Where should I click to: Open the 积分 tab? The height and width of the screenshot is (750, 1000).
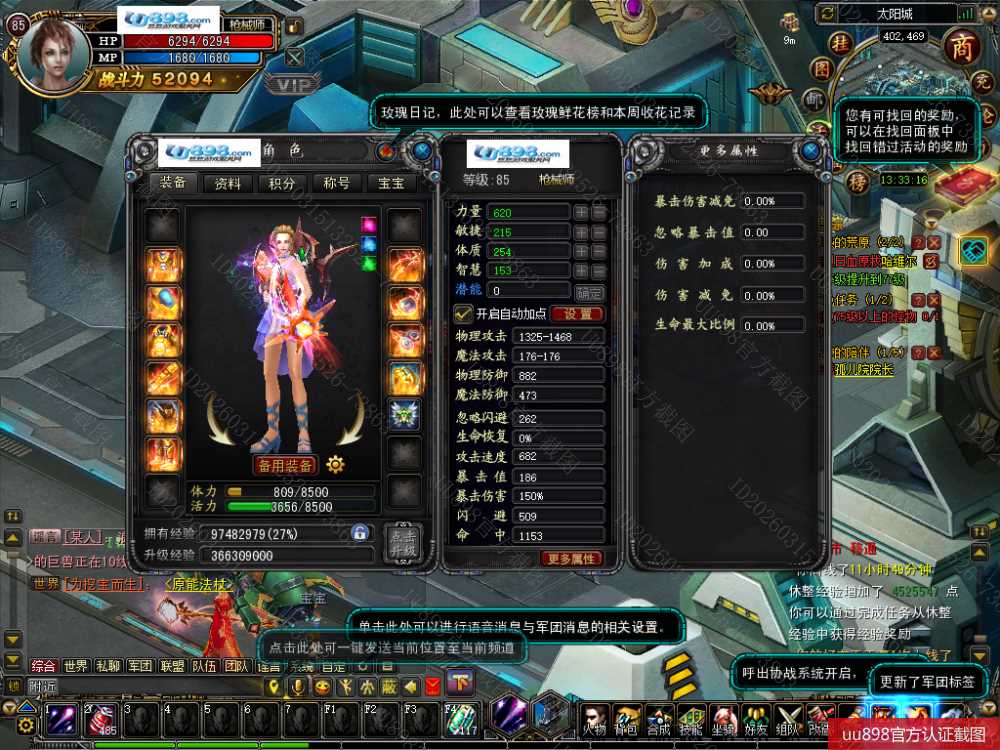[282, 183]
